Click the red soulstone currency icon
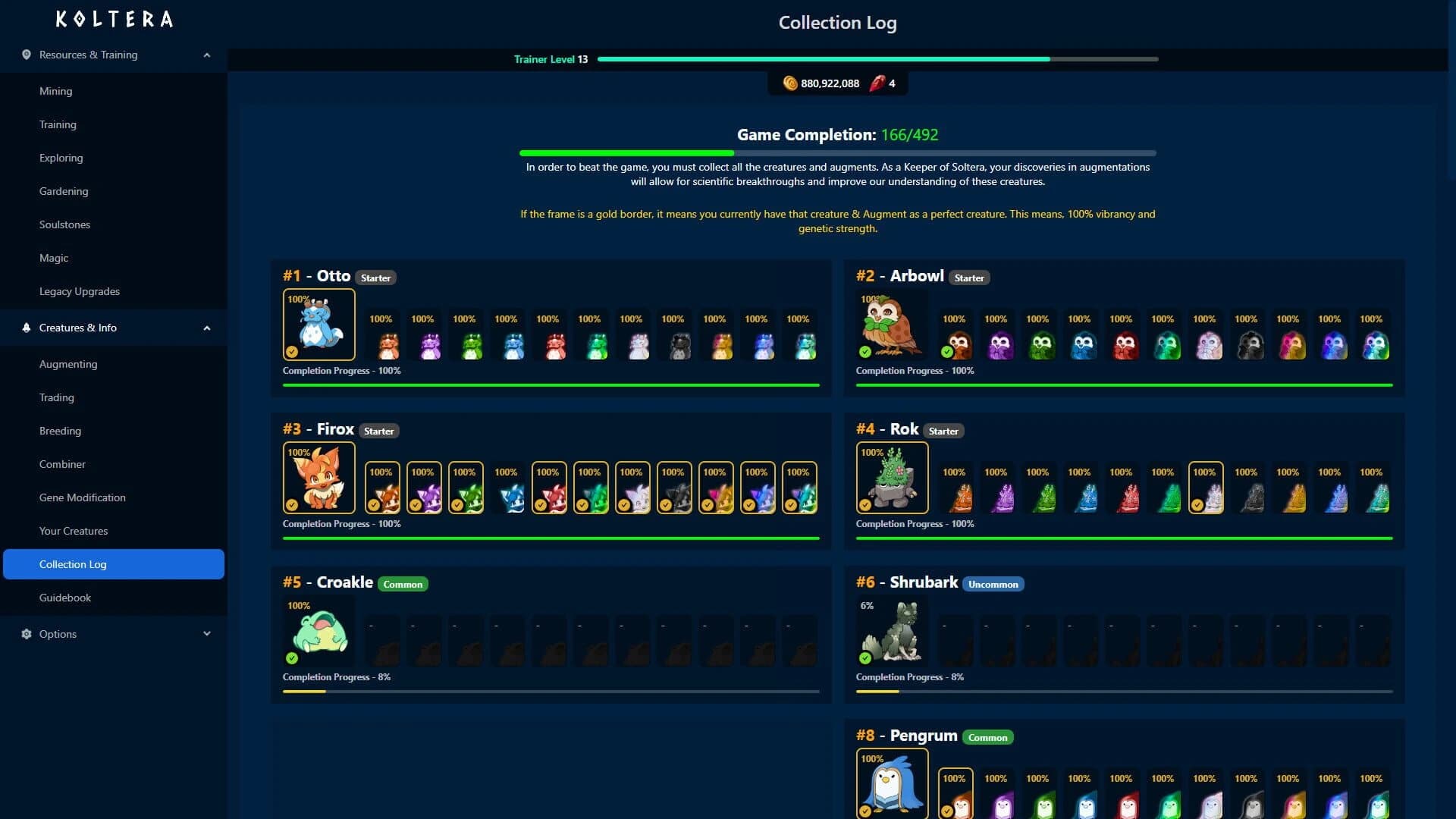 879,83
